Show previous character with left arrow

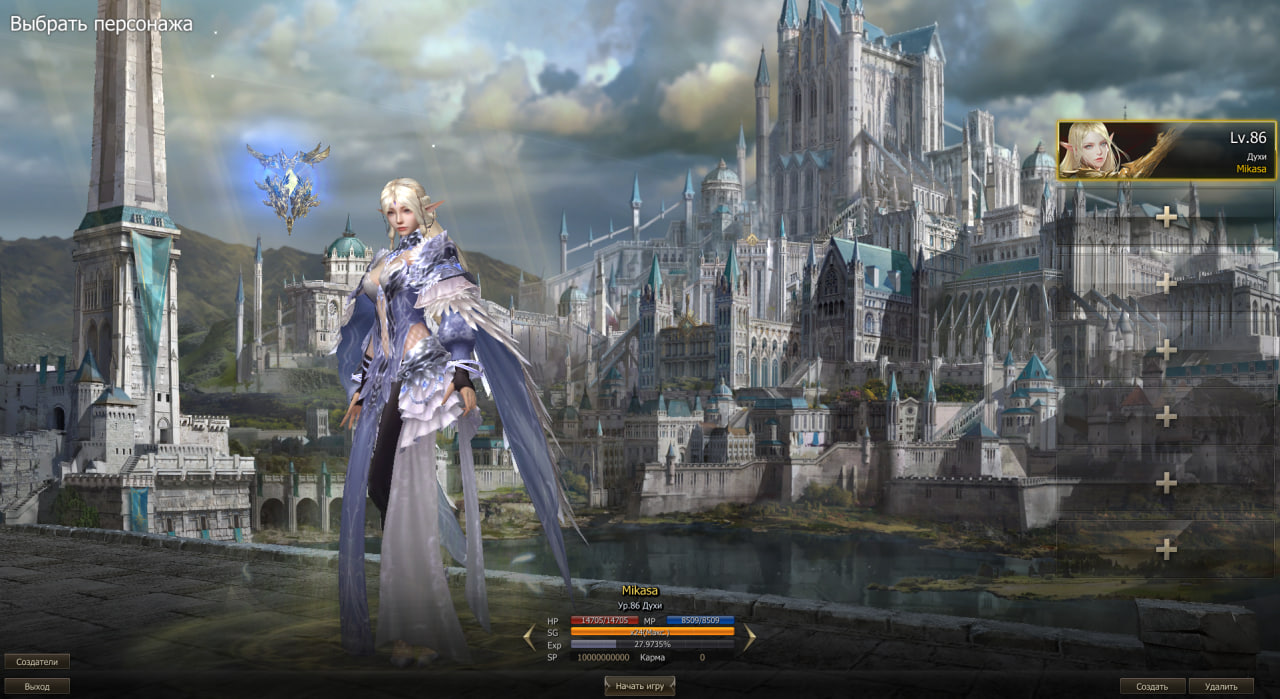[530, 637]
